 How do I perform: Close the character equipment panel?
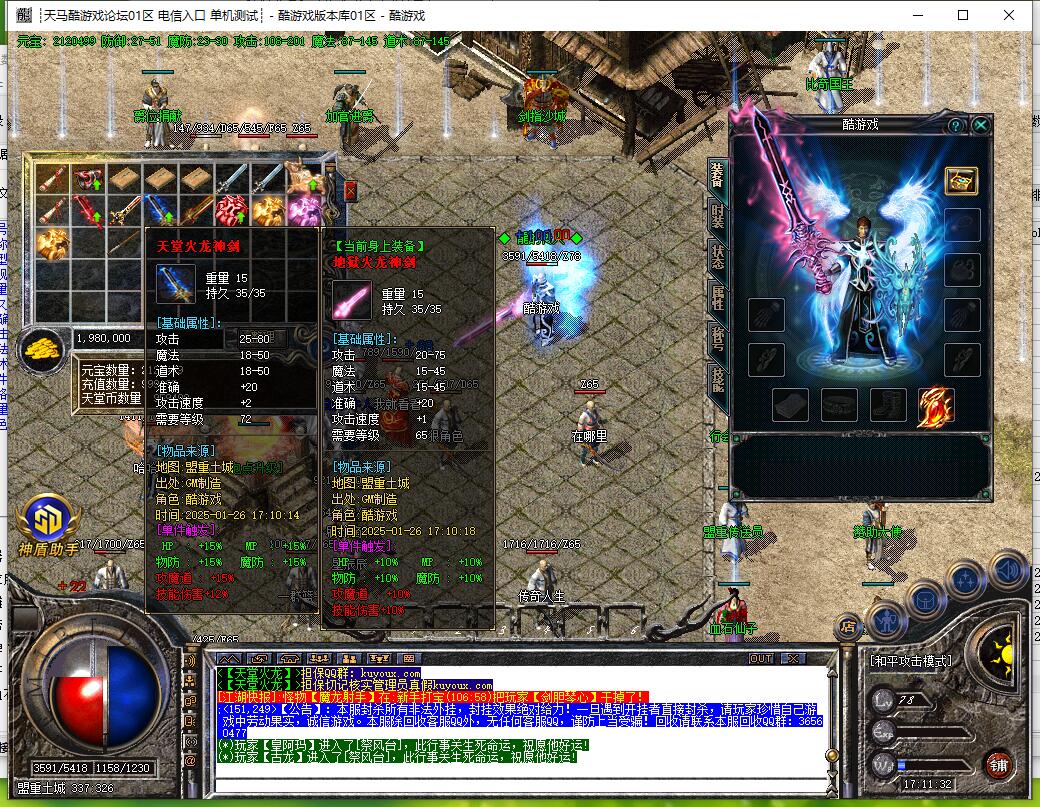click(x=981, y=125)
